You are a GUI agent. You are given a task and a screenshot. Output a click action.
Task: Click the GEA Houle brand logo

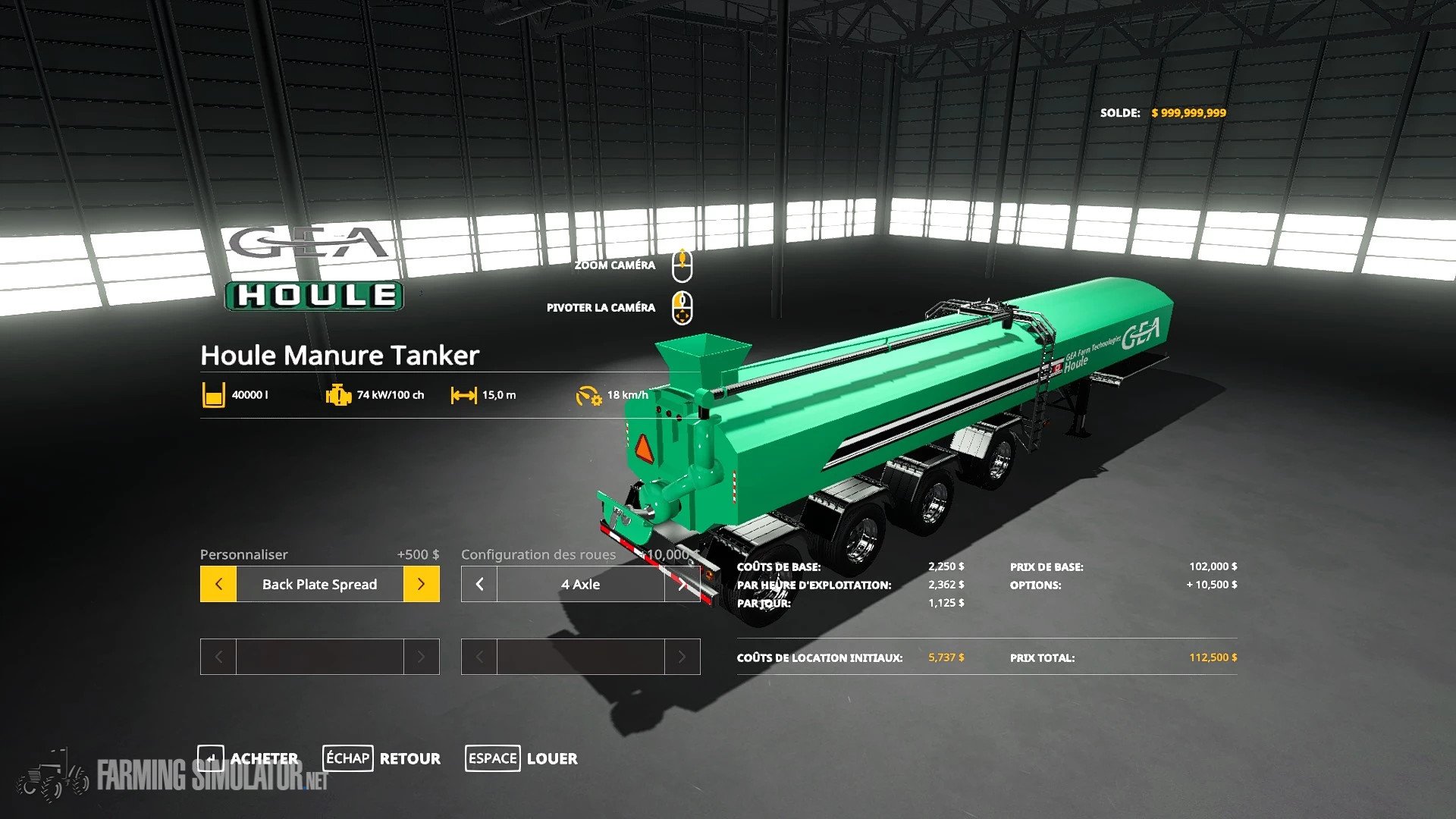312,265
